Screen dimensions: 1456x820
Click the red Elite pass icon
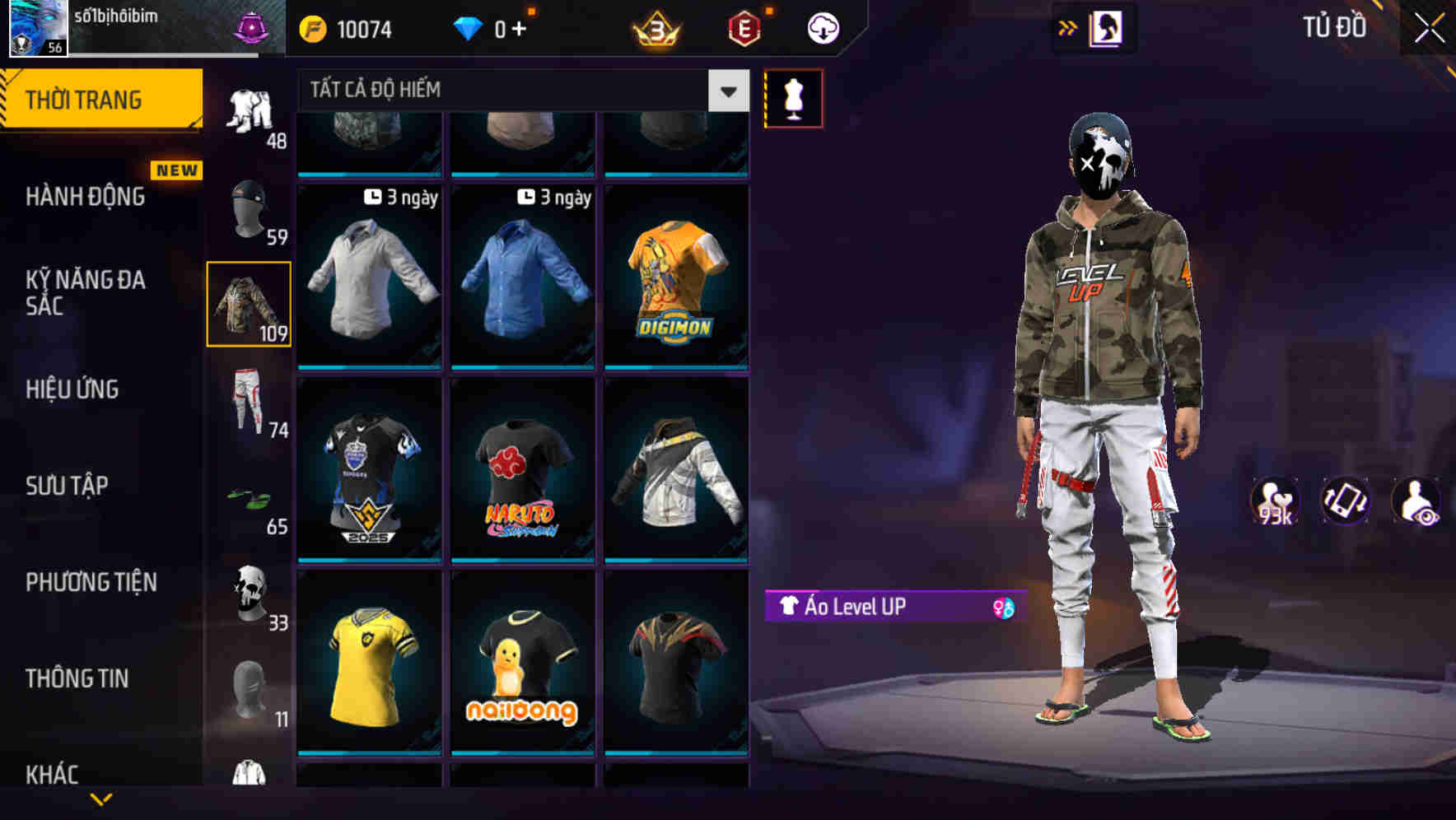743,28
